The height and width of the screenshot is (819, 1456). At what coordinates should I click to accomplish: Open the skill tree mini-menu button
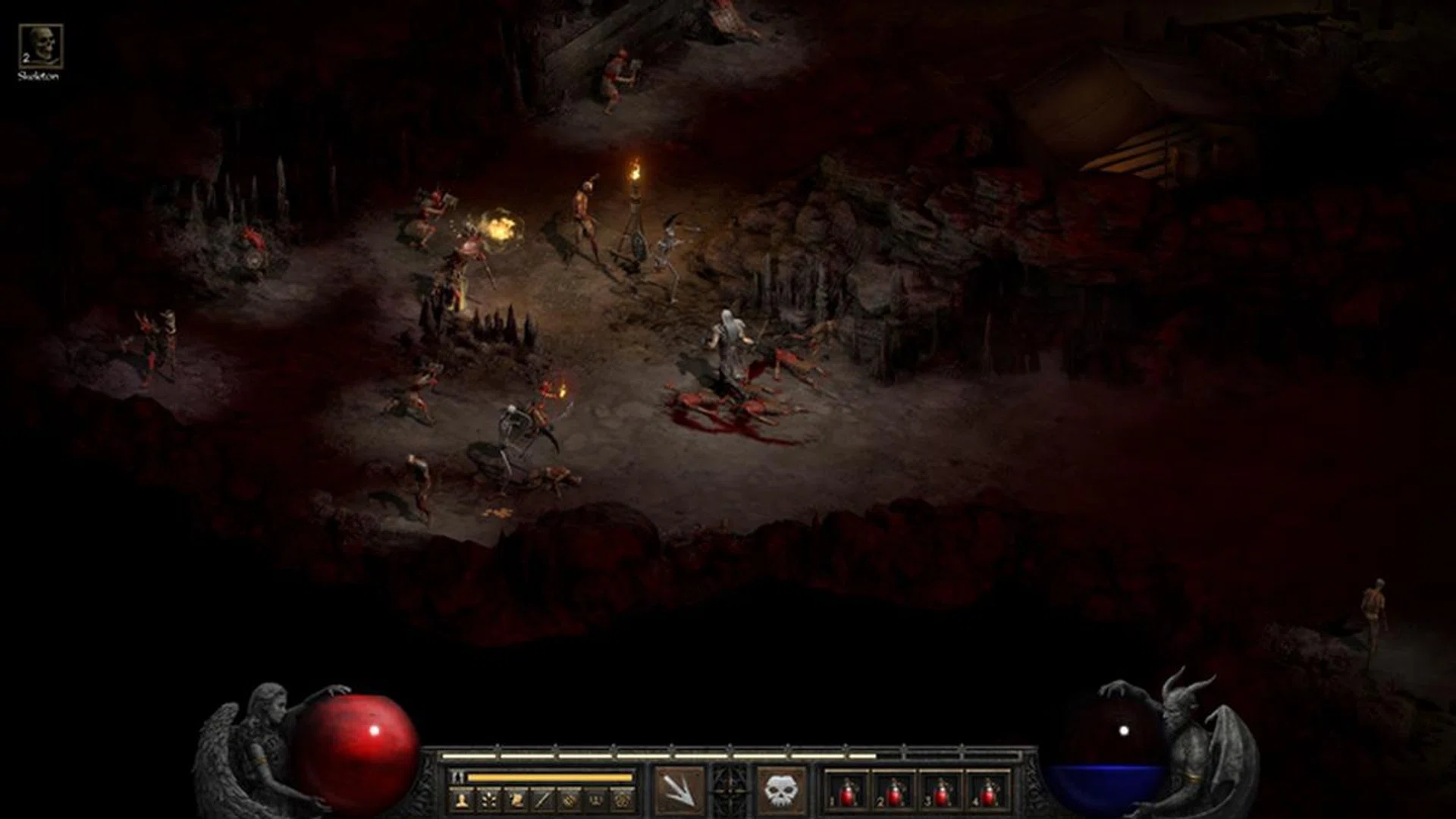489,799
